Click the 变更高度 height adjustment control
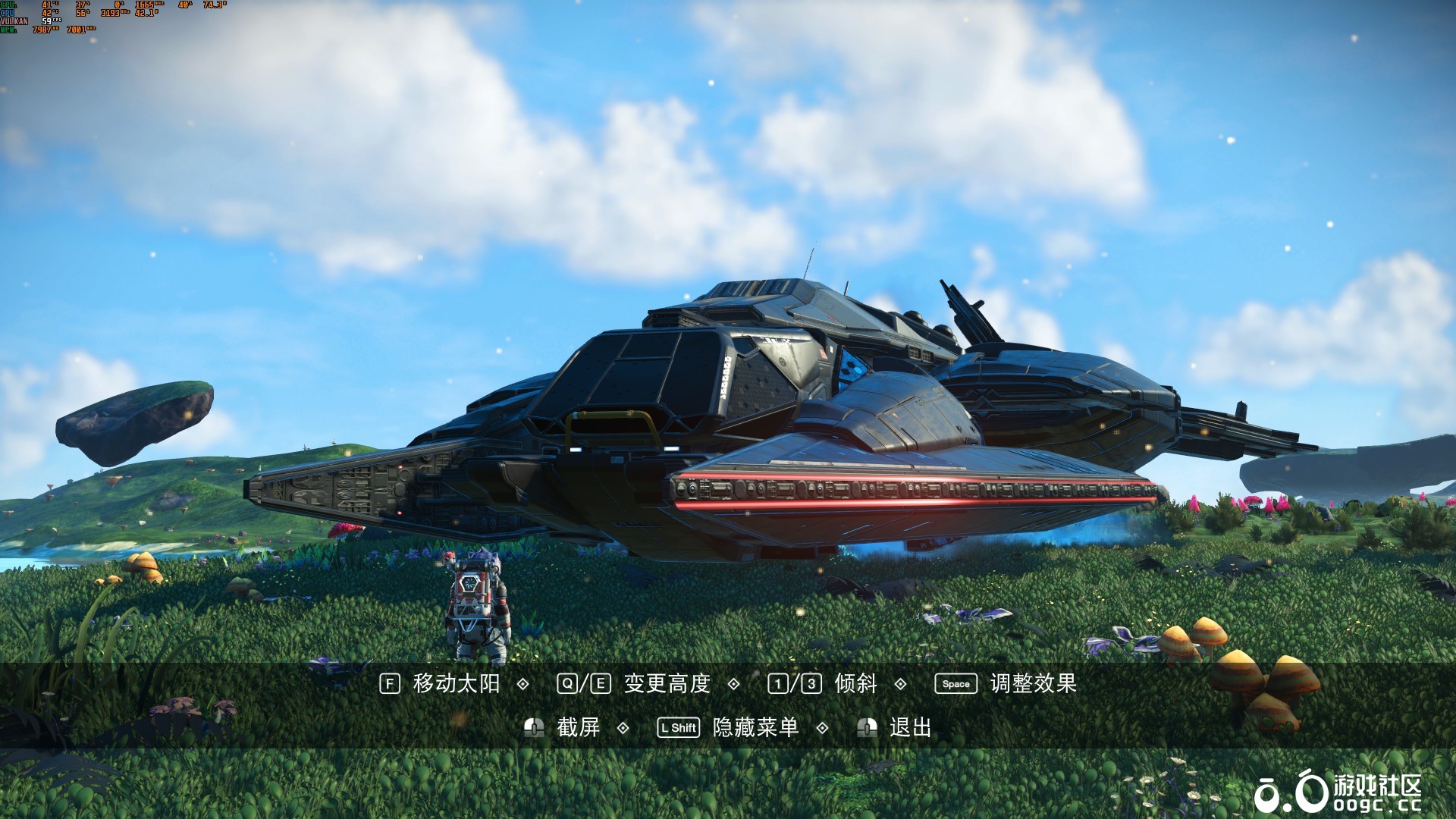Image resolution: width=1456 pixels, height=819 pixels. tap(665, 684)
